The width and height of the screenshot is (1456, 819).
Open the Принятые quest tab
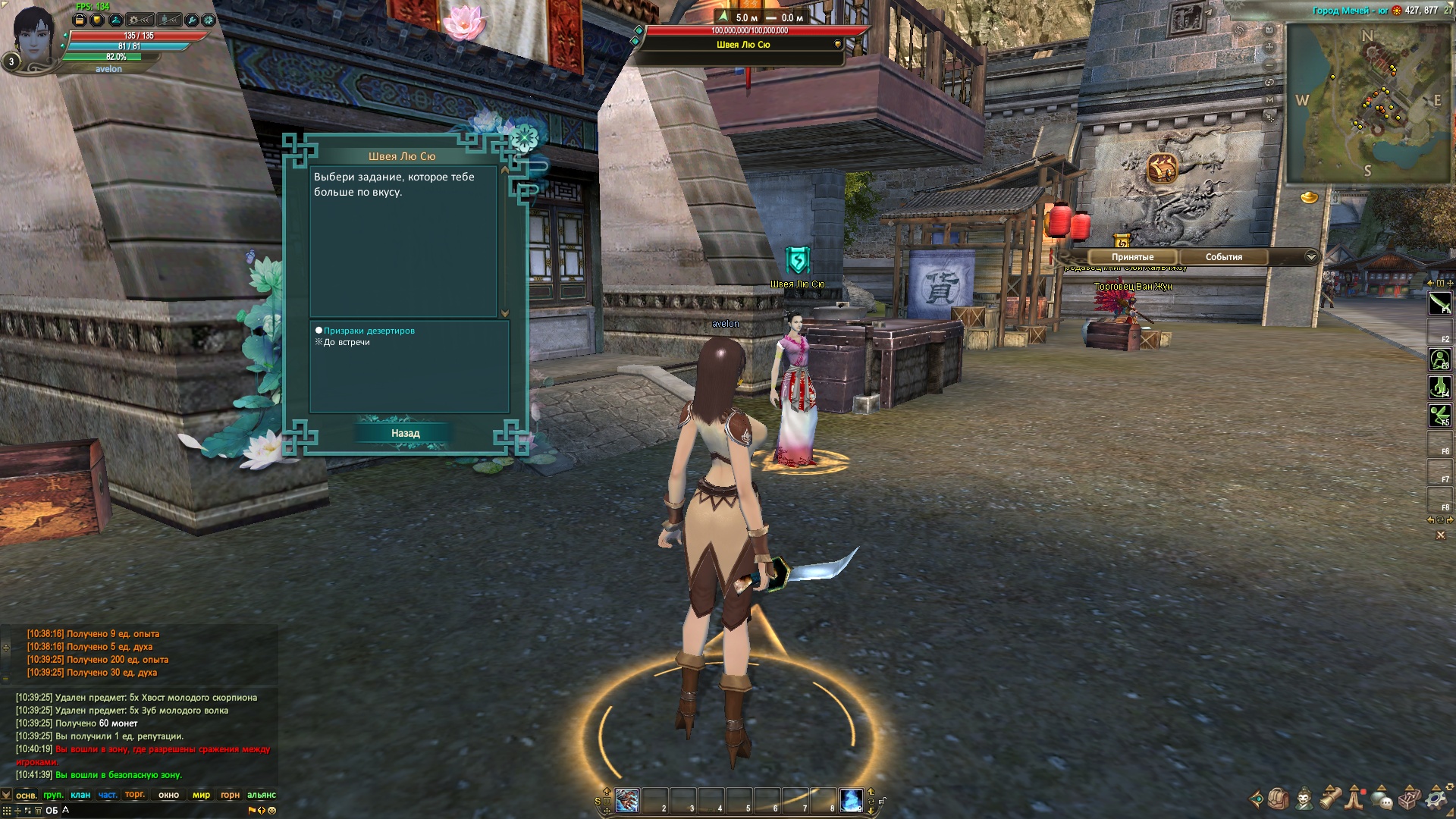[1132, 257]
